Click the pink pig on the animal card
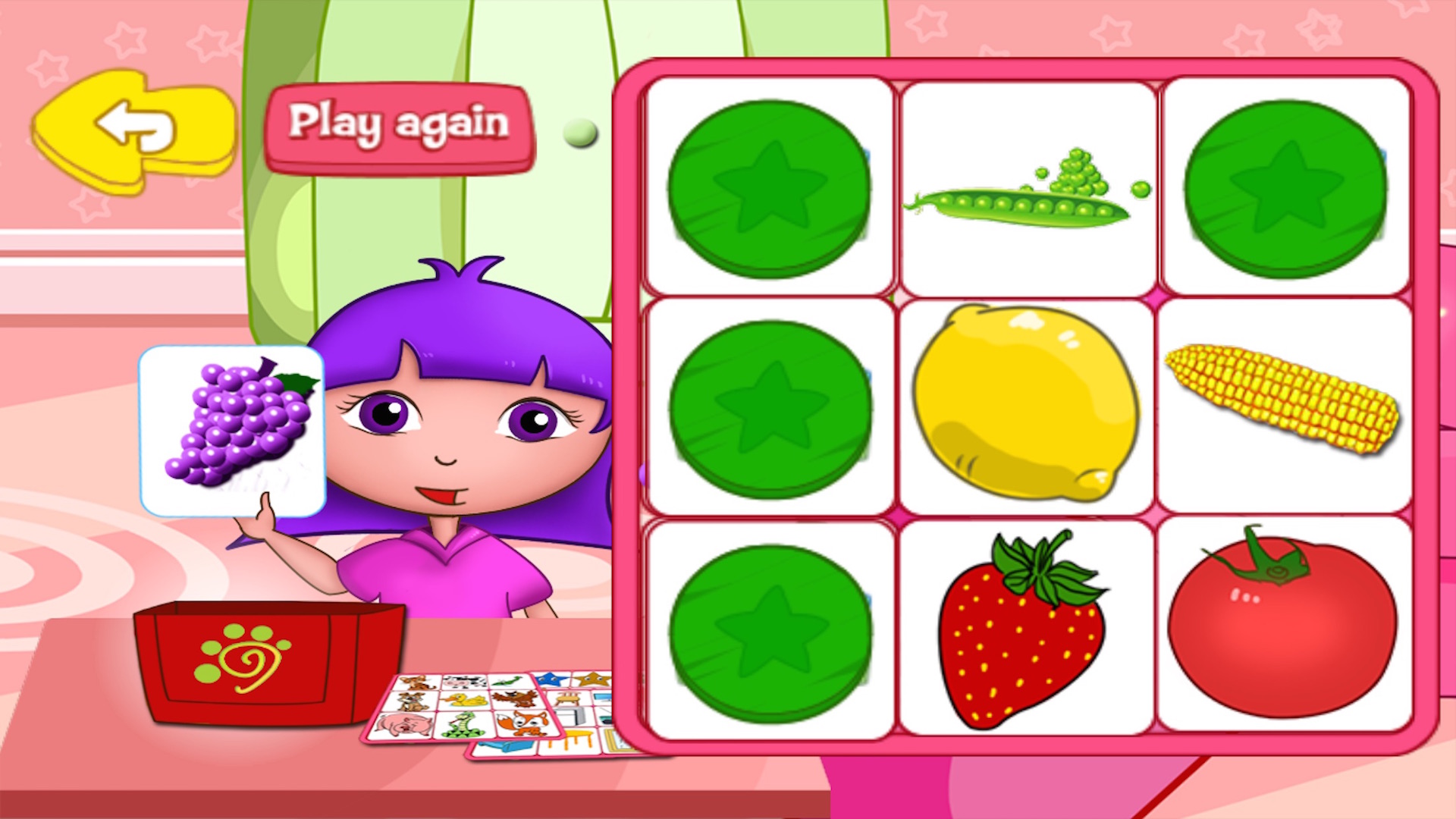Image resolution: width=1456 pixels, height=819 pixels. pyautogui.click(x=405, y=726)
